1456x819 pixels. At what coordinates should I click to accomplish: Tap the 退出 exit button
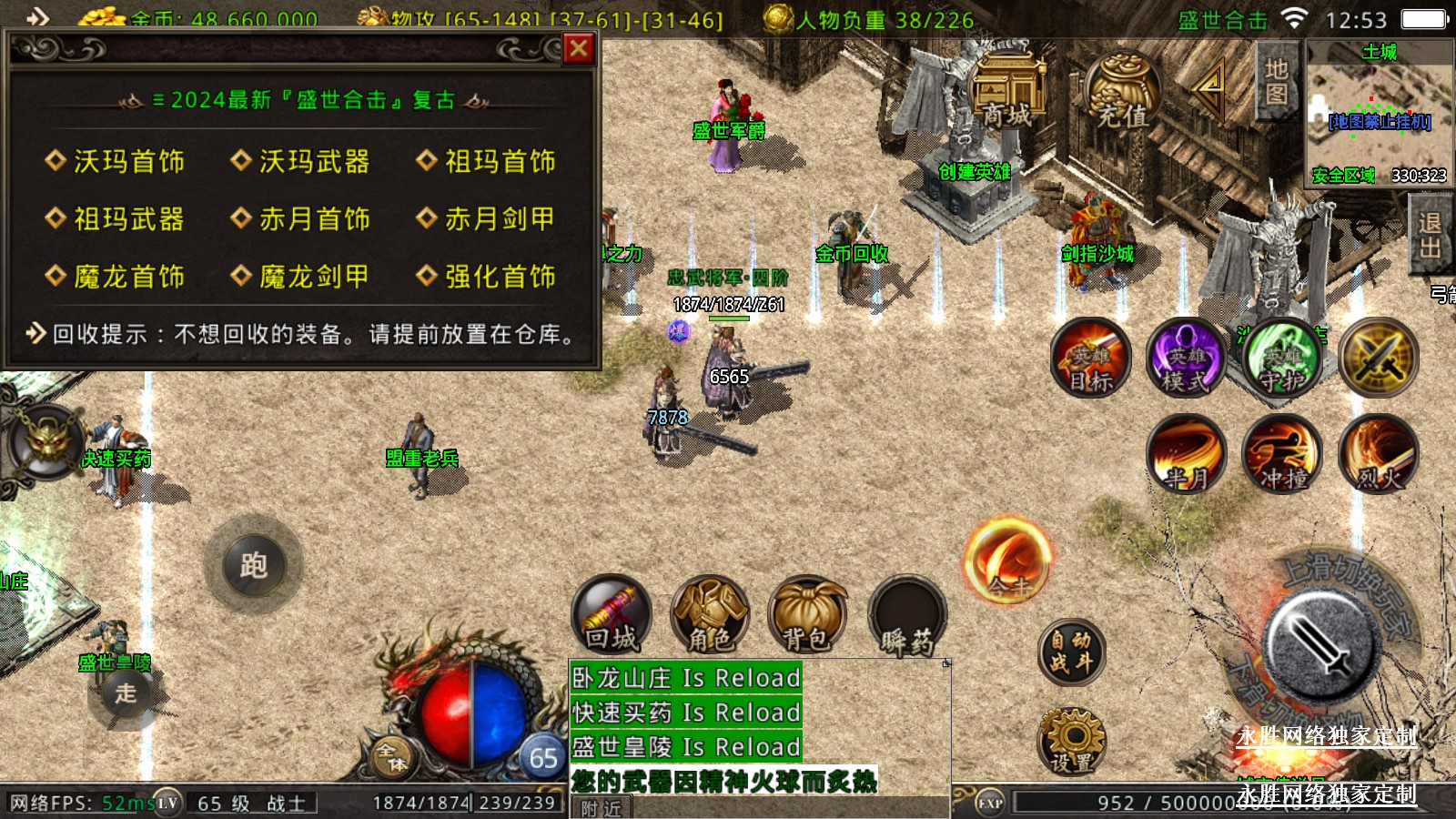point(1429,235)
